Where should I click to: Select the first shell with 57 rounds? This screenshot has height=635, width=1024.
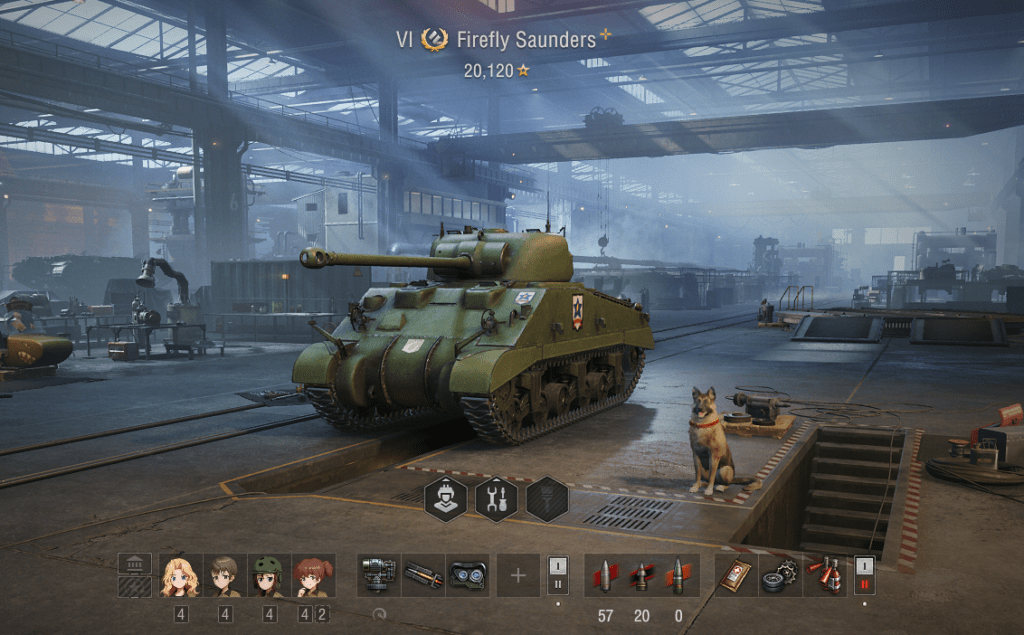pos(605,576)
